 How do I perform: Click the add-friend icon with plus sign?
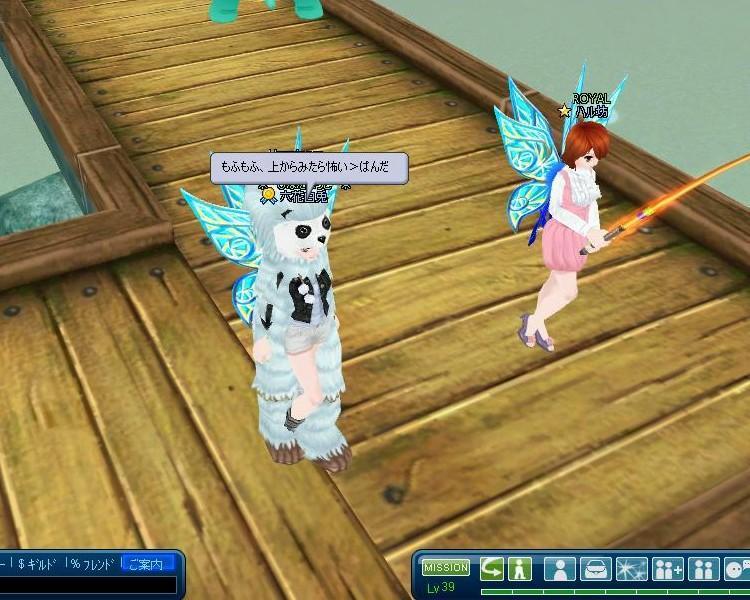tap(667, 569)
